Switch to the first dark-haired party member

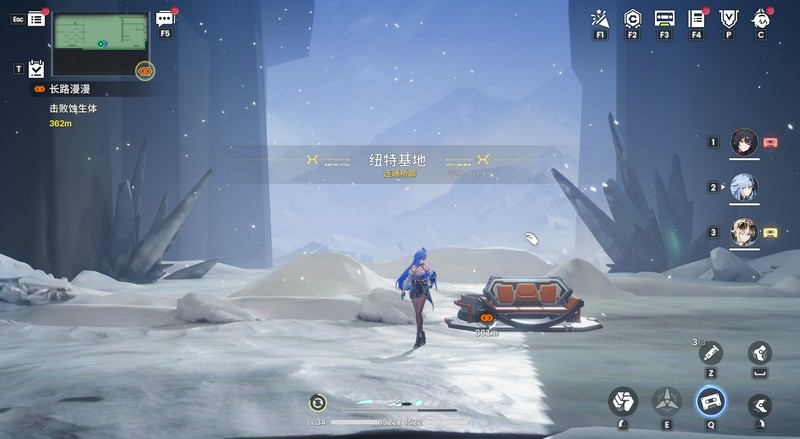pos(743,142)
